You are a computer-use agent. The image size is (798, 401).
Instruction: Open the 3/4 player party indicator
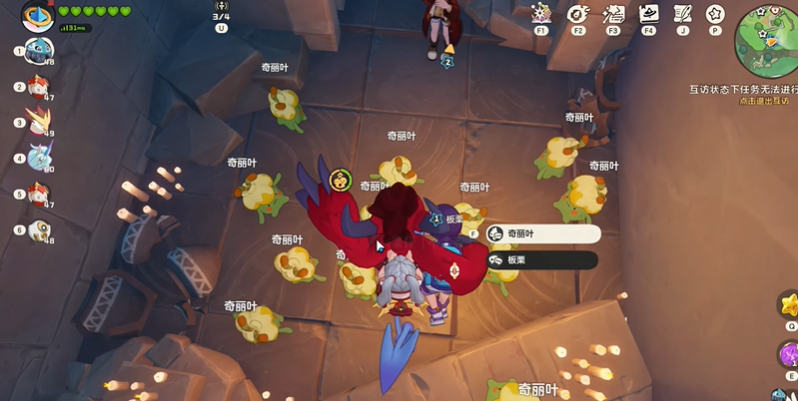click(x=221, y=14)
